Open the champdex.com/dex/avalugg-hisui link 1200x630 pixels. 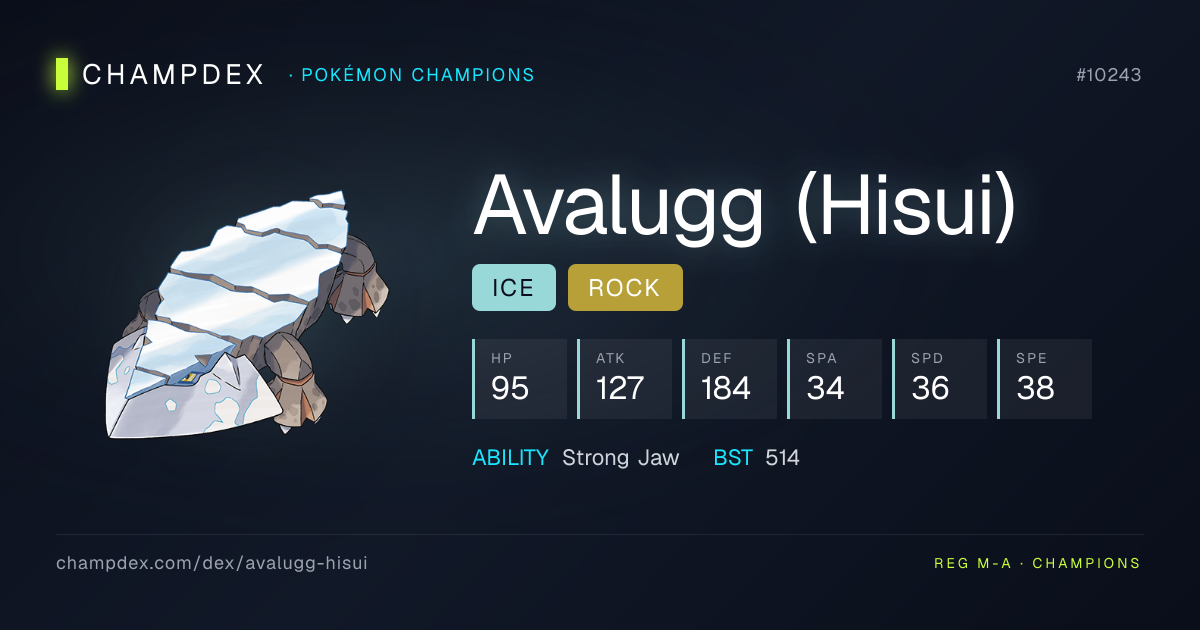point(212,563)
